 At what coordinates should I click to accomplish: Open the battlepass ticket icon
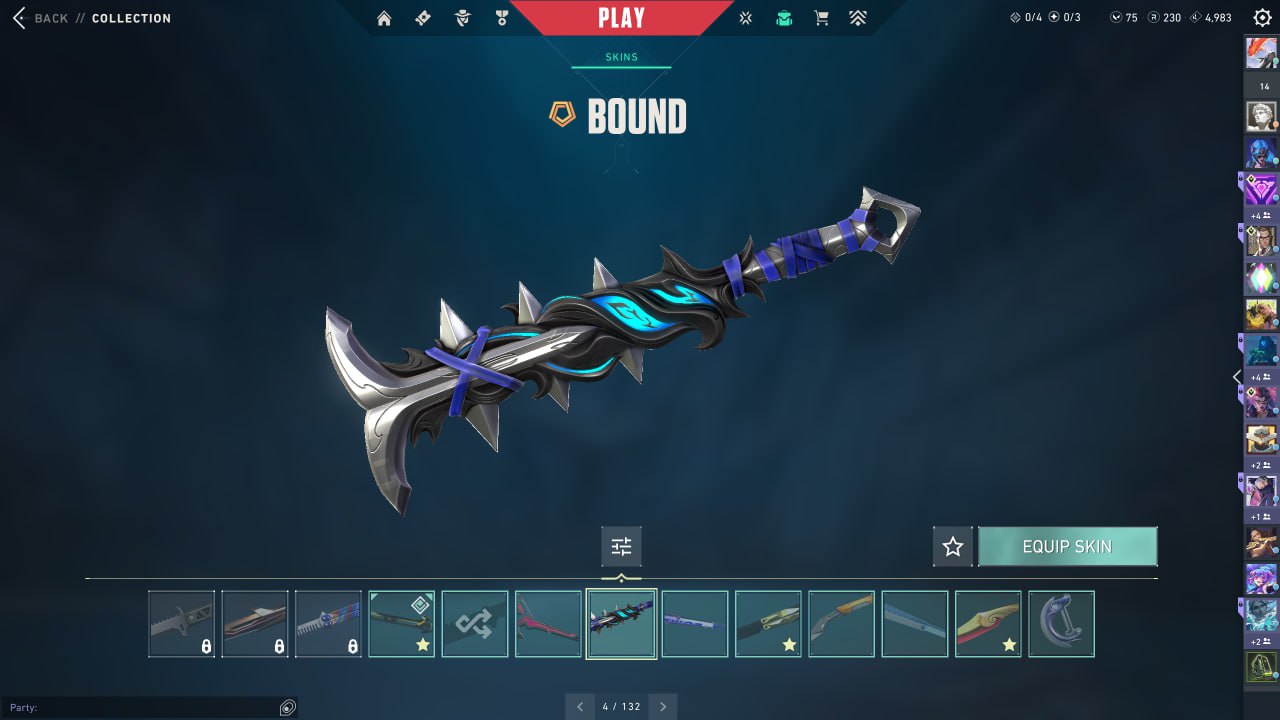[423, 18]
